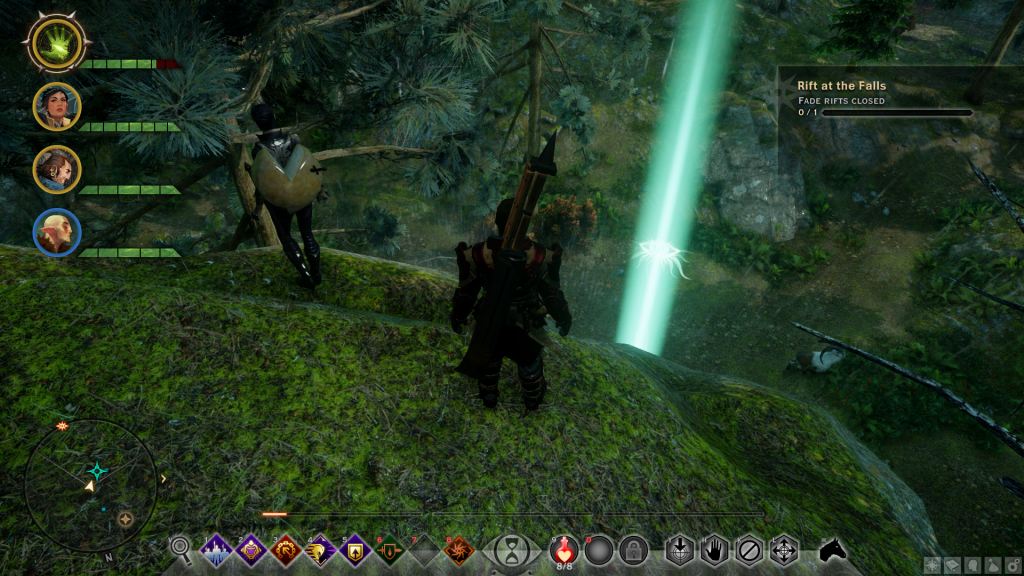The height and width of the screenshot is (576, 1024).
Task: Summon the mount with the horse icon
Action: [833, 549]
